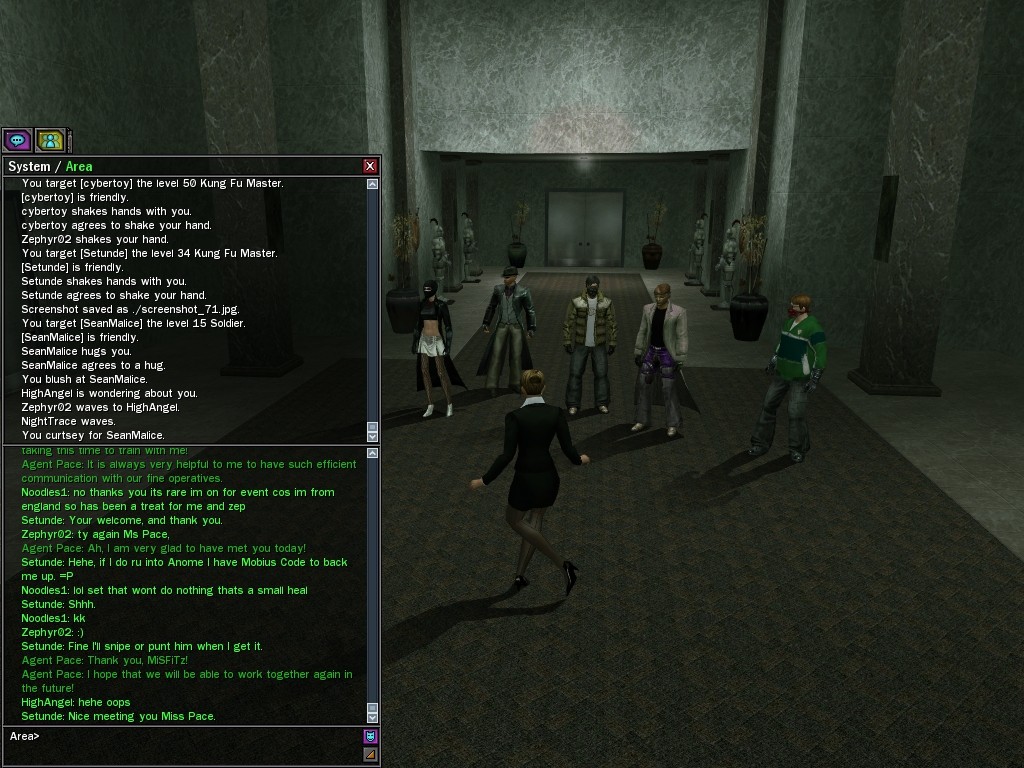Click up arrow of System log scrollbar
This screenshot has height=768, width=1024.
point(373,184)
